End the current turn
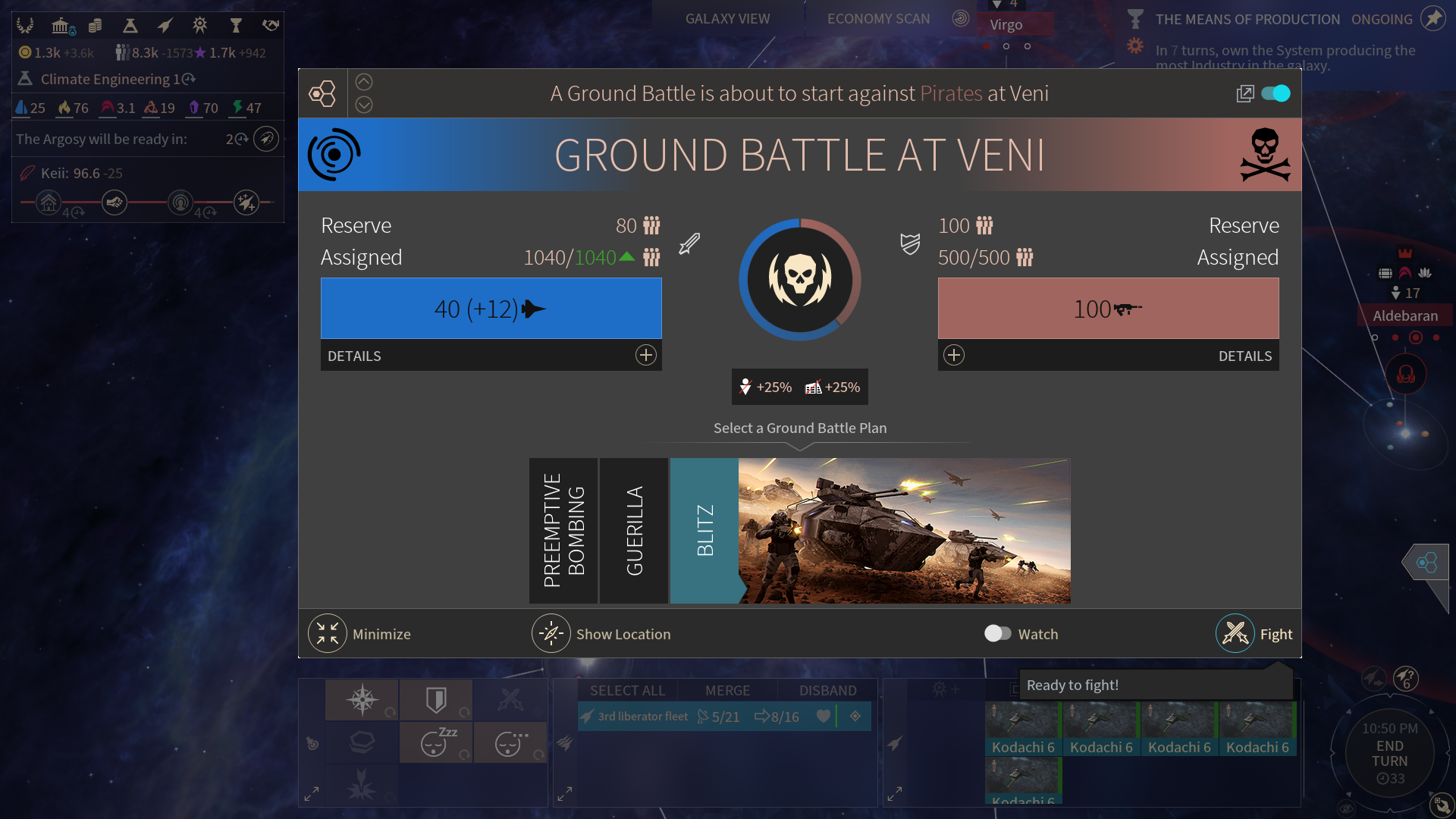 (x=1389, y=753)
